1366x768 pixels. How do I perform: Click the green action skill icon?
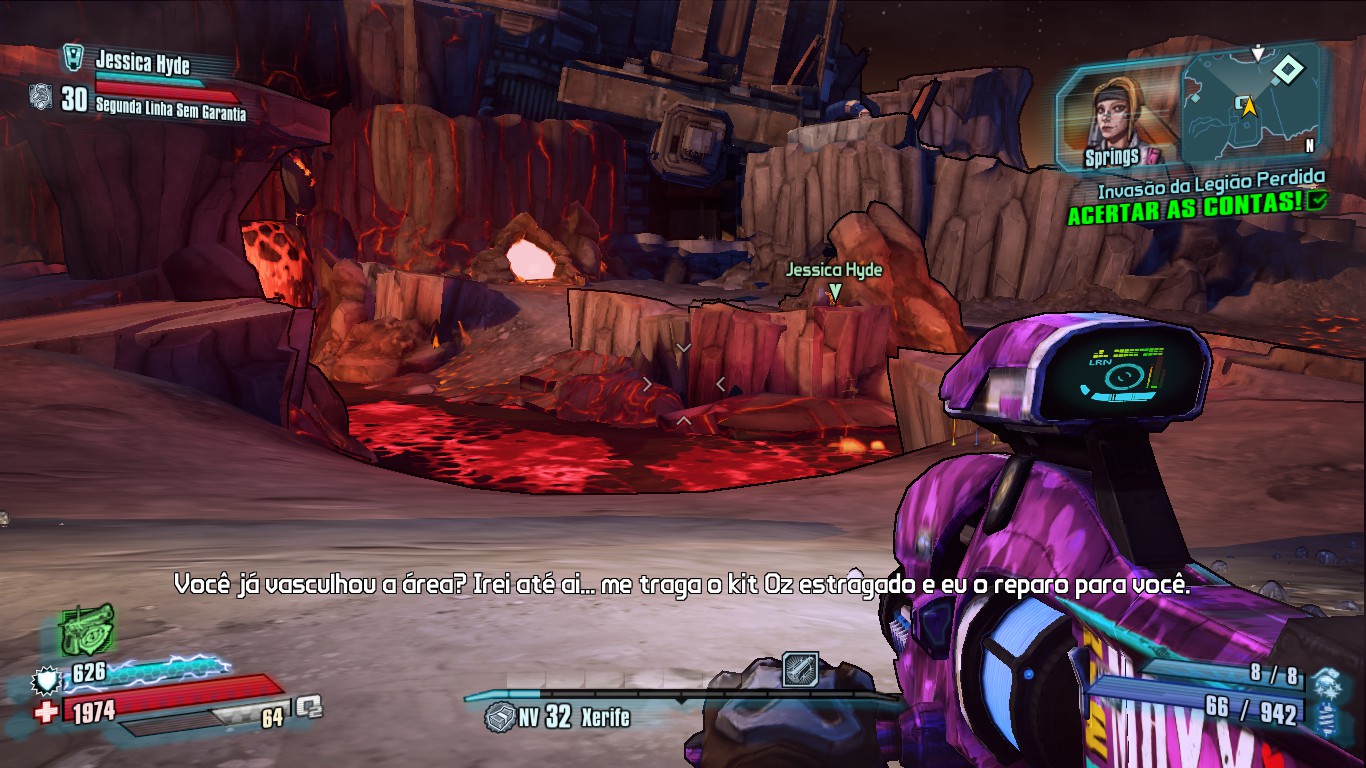(x=87, y=630)
